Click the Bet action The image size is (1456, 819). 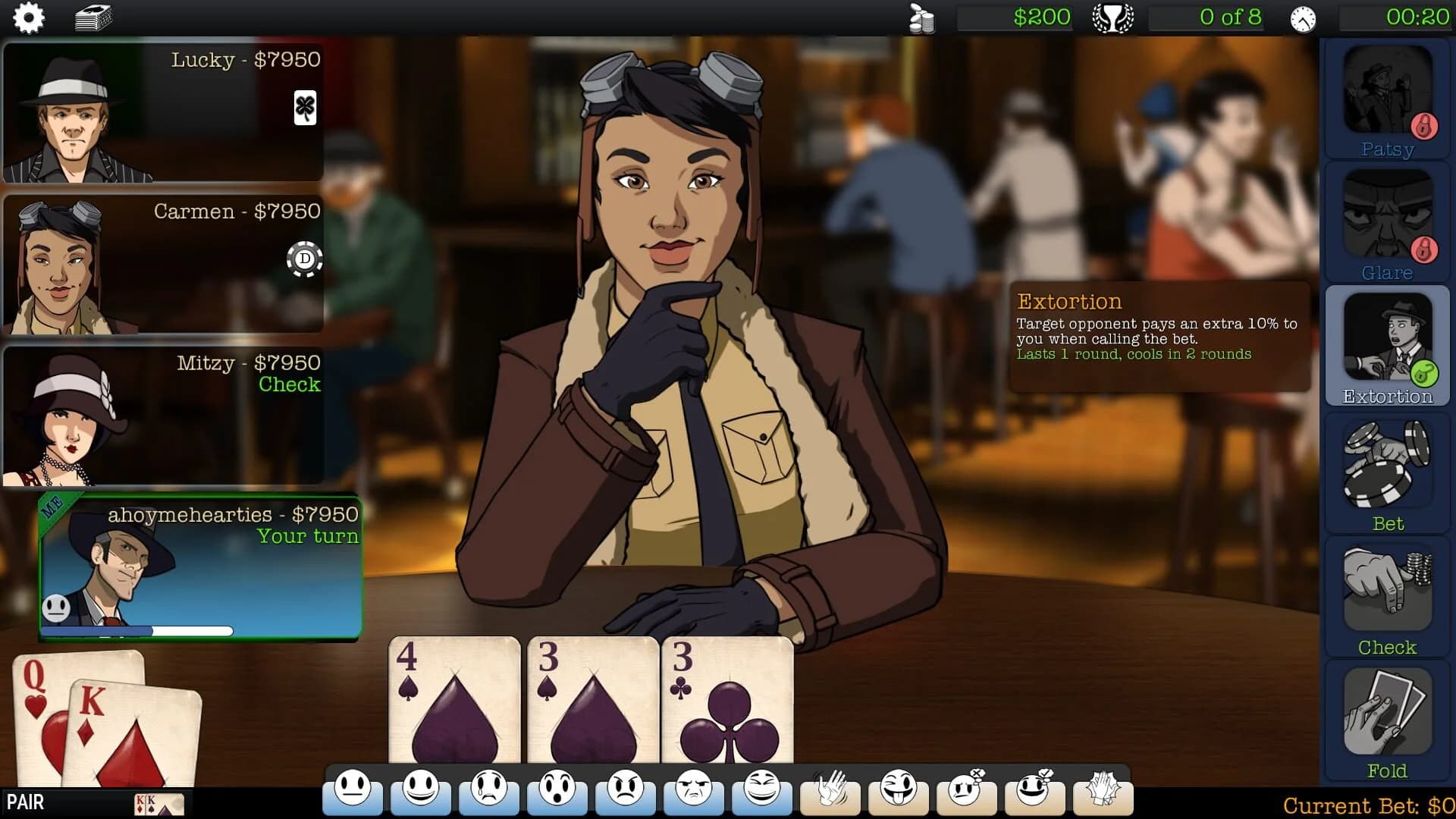(1387, 470)
